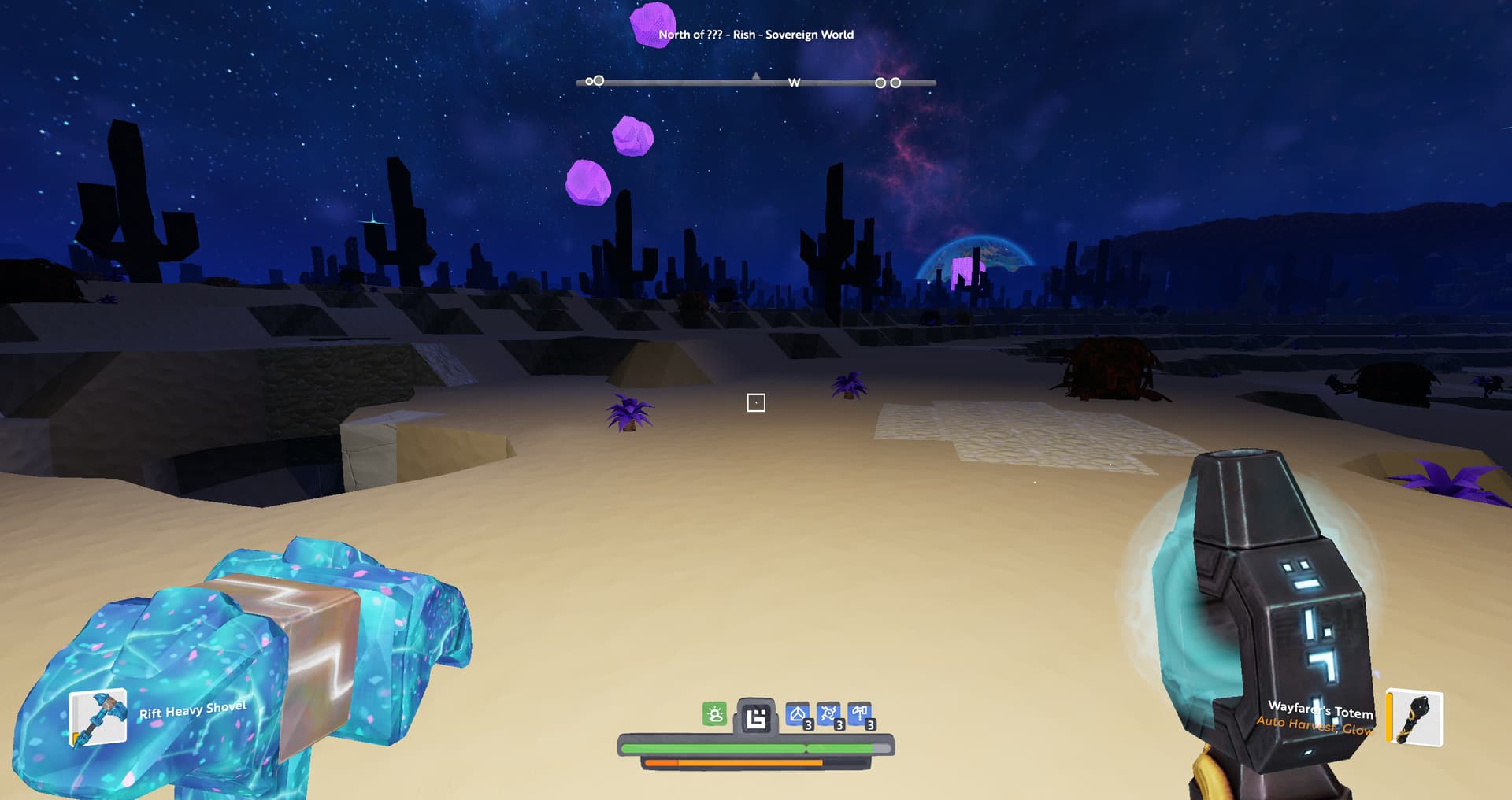1512x800 pixels.
Task: Select the Wayfarer's Totem right-hand slot
Action: tap(1415, 717)
